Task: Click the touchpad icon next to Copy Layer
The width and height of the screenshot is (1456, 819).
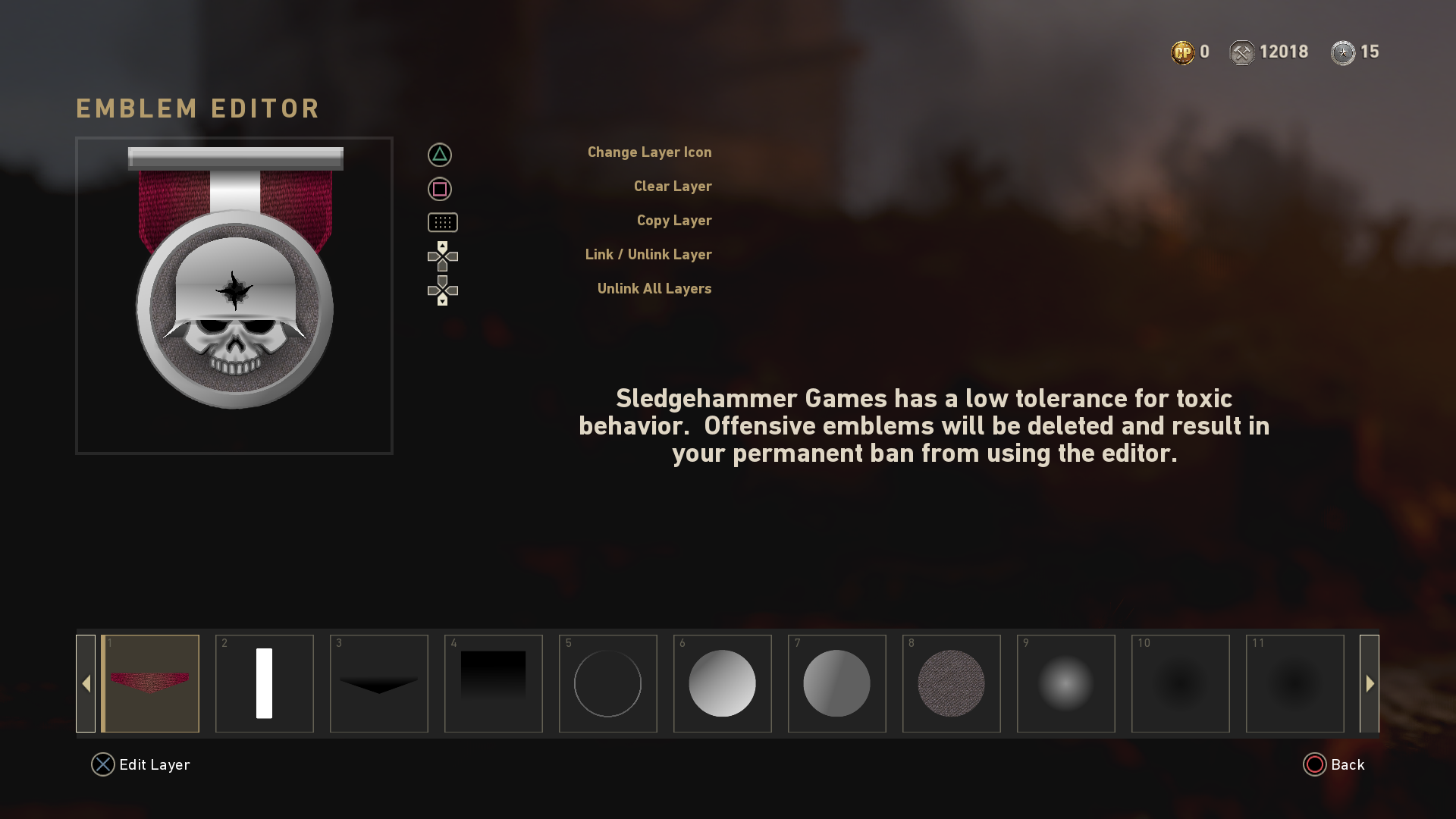Action: pyautogui.click(x=442, y=222)
